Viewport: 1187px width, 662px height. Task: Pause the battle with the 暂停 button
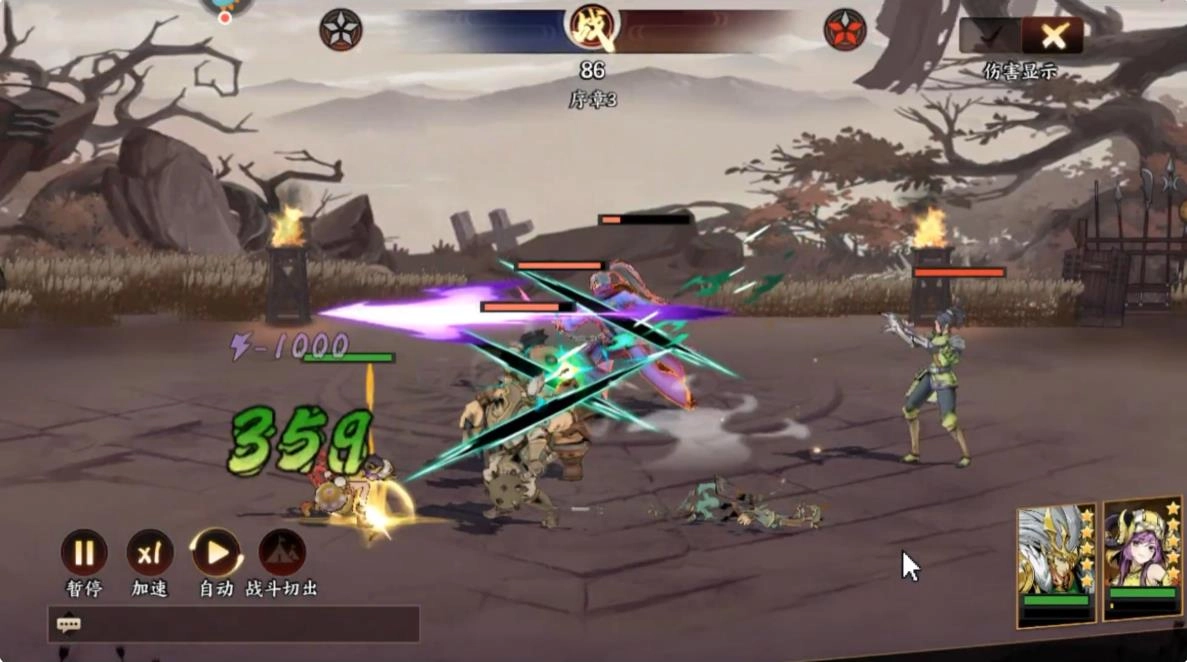(84, 553)
